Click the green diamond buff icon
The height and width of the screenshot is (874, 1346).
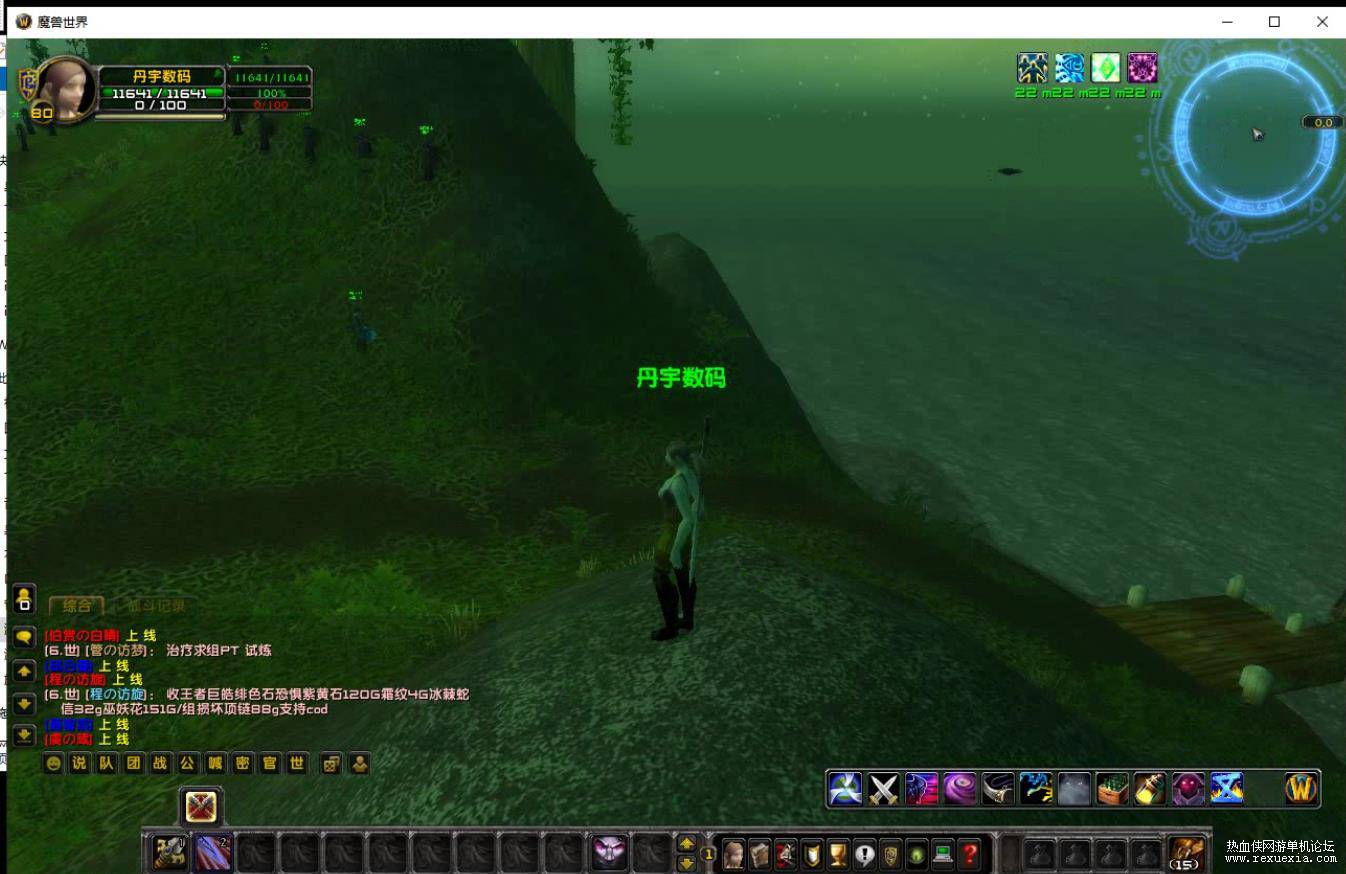(1105, 68)
